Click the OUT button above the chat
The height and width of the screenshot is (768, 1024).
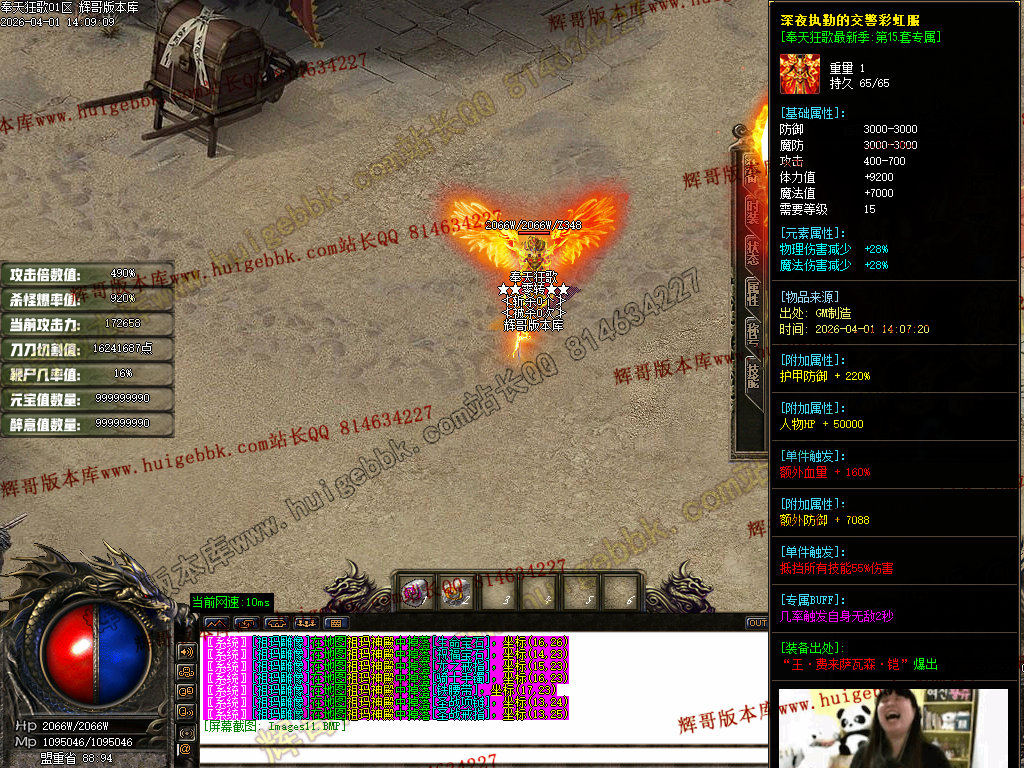point(757,623)
